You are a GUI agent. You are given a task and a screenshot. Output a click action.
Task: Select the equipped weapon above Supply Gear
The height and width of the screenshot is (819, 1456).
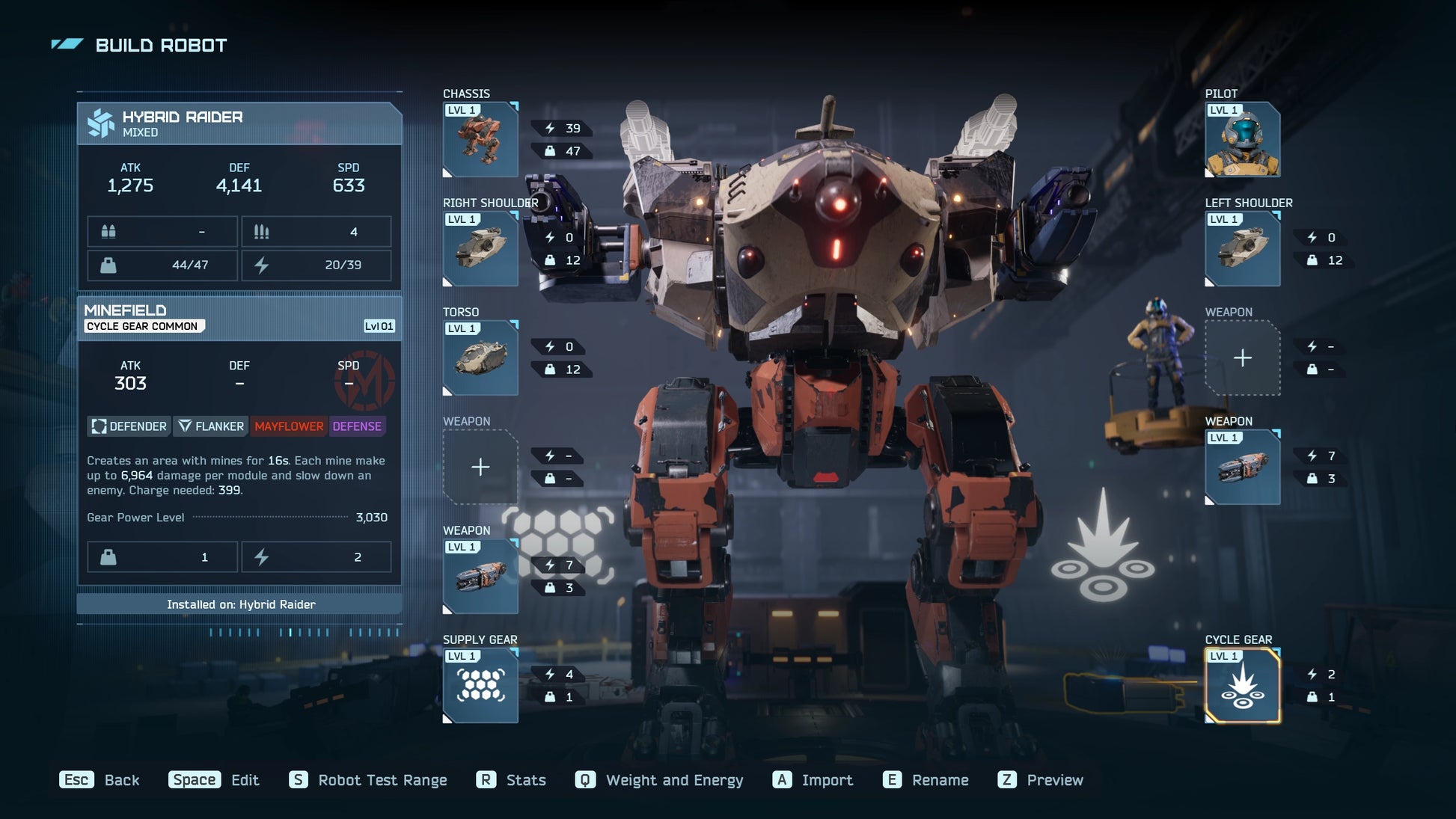point(480,577)
